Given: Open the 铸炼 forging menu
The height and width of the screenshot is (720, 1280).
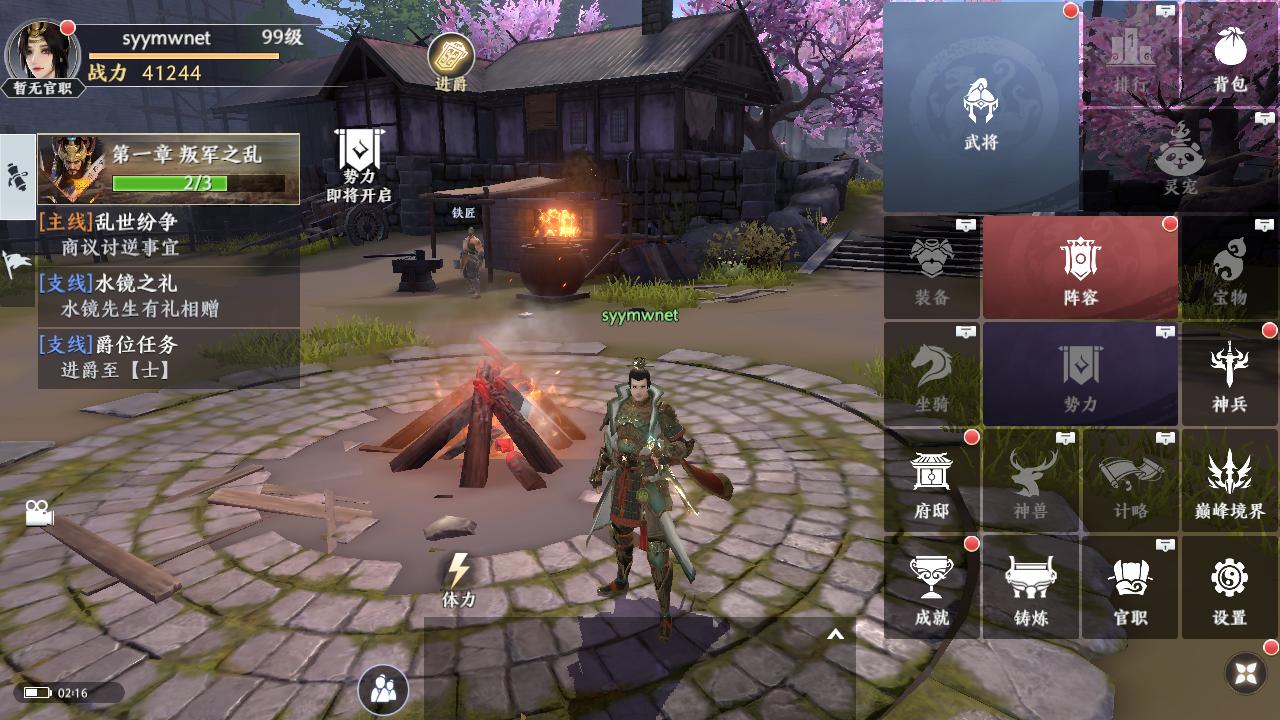Looking at the screenshot, I should (x=1030, y=588).
